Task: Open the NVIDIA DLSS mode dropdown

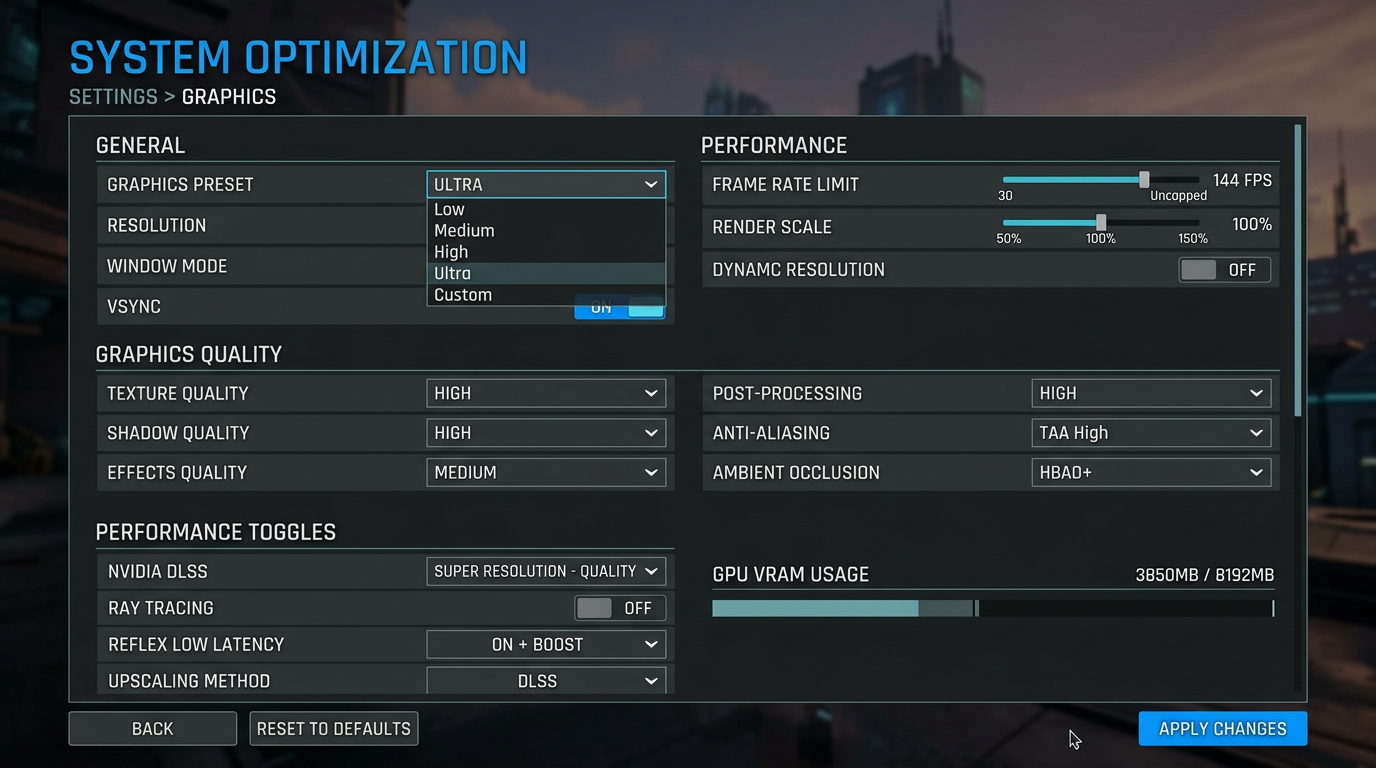Action: (546, 571)
